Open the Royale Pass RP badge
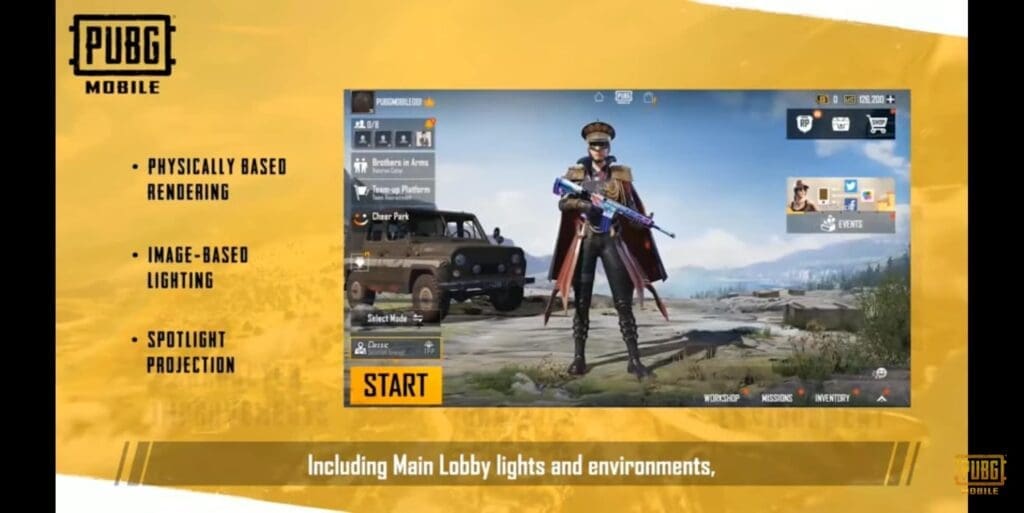Viewport: 1024px width, 513px height. tap(804, 124)
